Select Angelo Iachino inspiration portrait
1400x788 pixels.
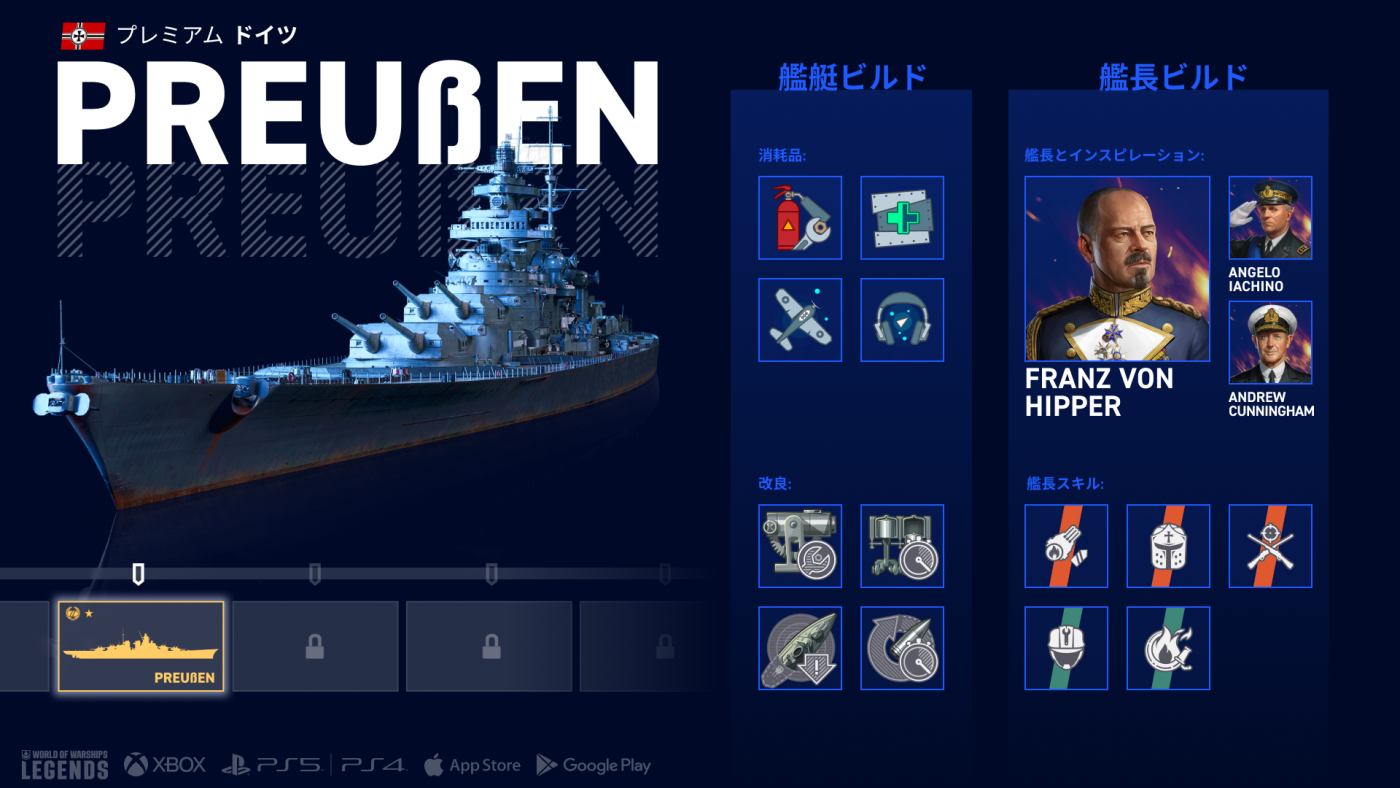coord(1270,218)
